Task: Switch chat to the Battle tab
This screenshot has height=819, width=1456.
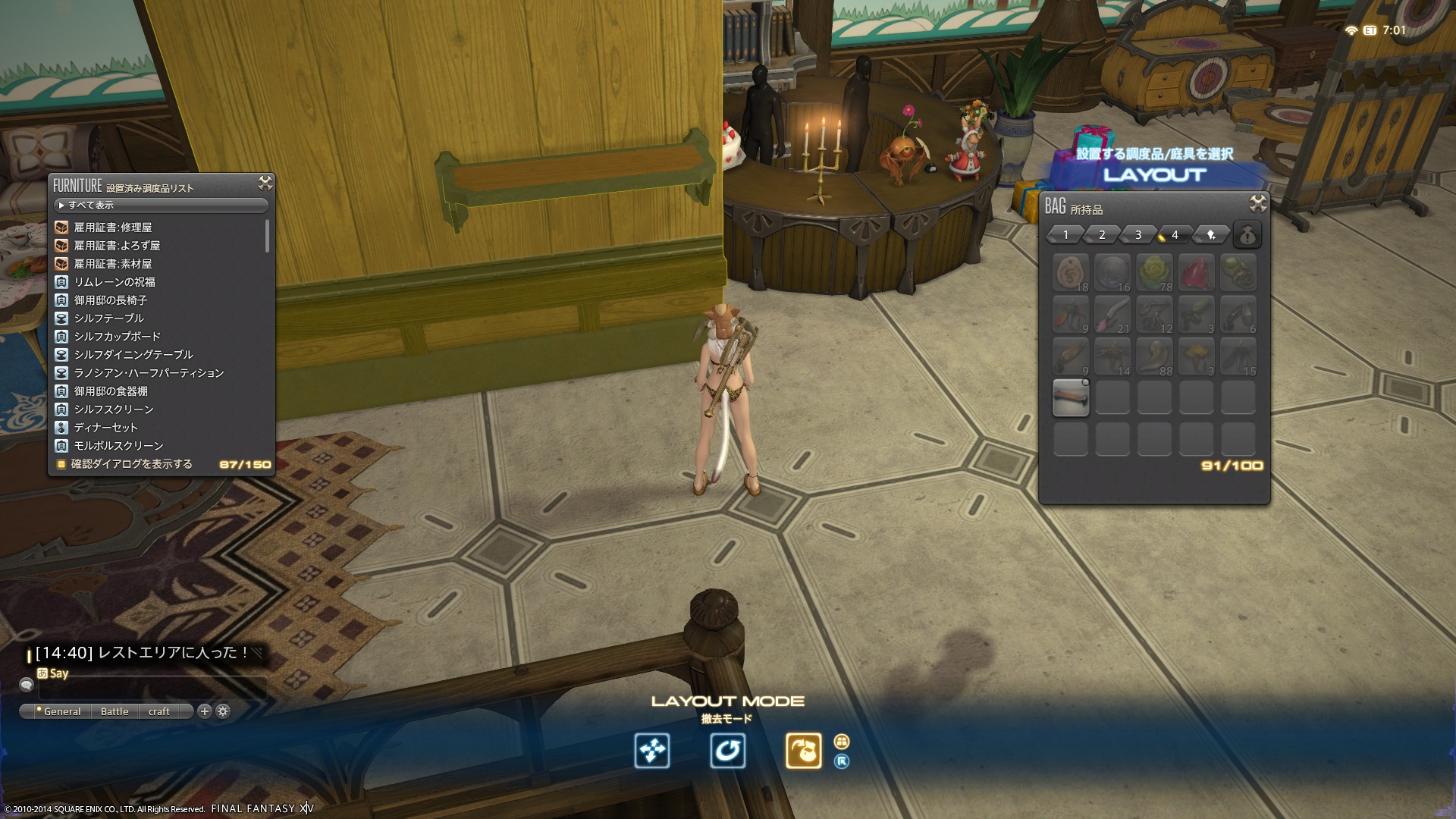Action: tap(115, 711)
